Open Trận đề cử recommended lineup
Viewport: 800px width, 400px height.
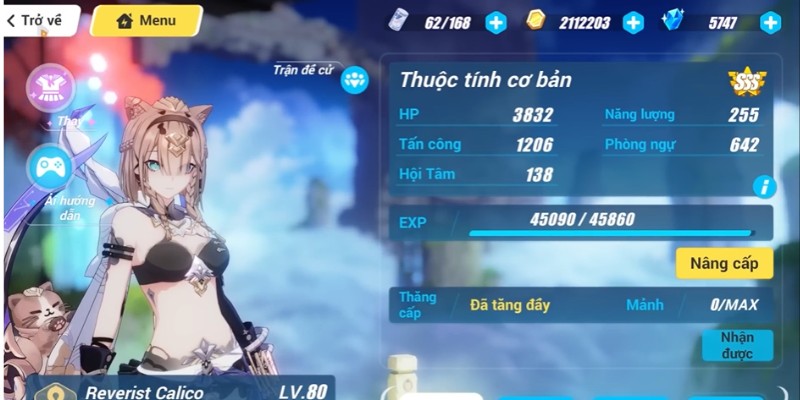355,79
